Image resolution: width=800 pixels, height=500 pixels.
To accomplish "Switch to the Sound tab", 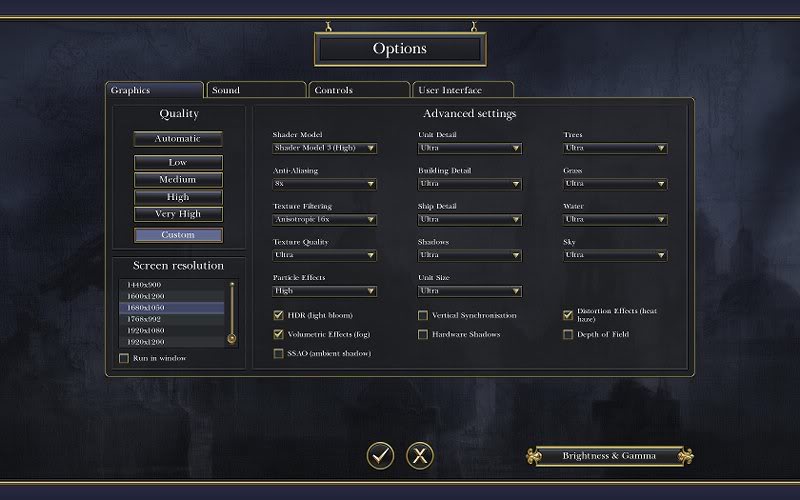I will pyautogui.click(x=254, y=90).
